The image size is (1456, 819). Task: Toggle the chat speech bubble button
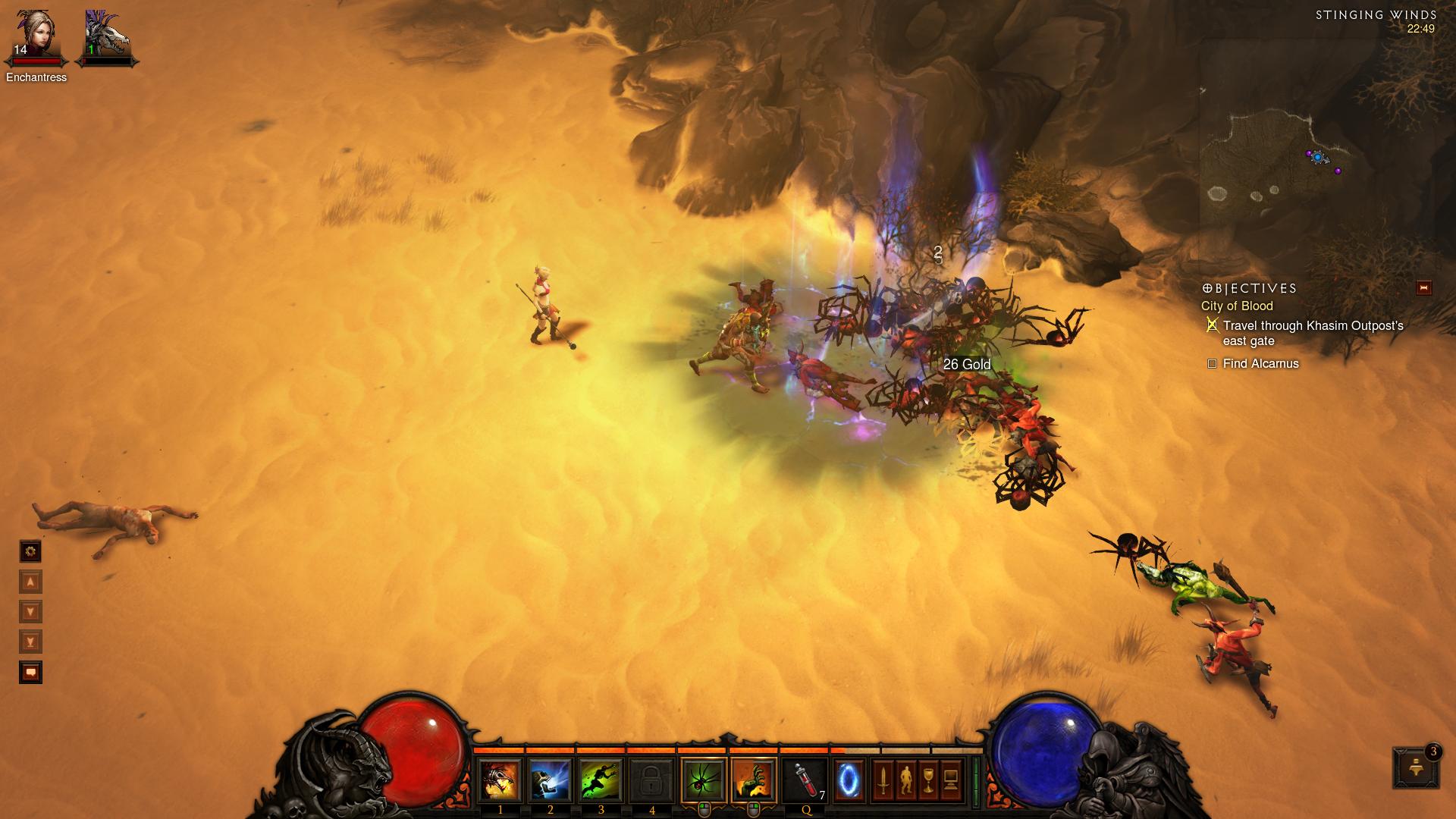[30, 673]
